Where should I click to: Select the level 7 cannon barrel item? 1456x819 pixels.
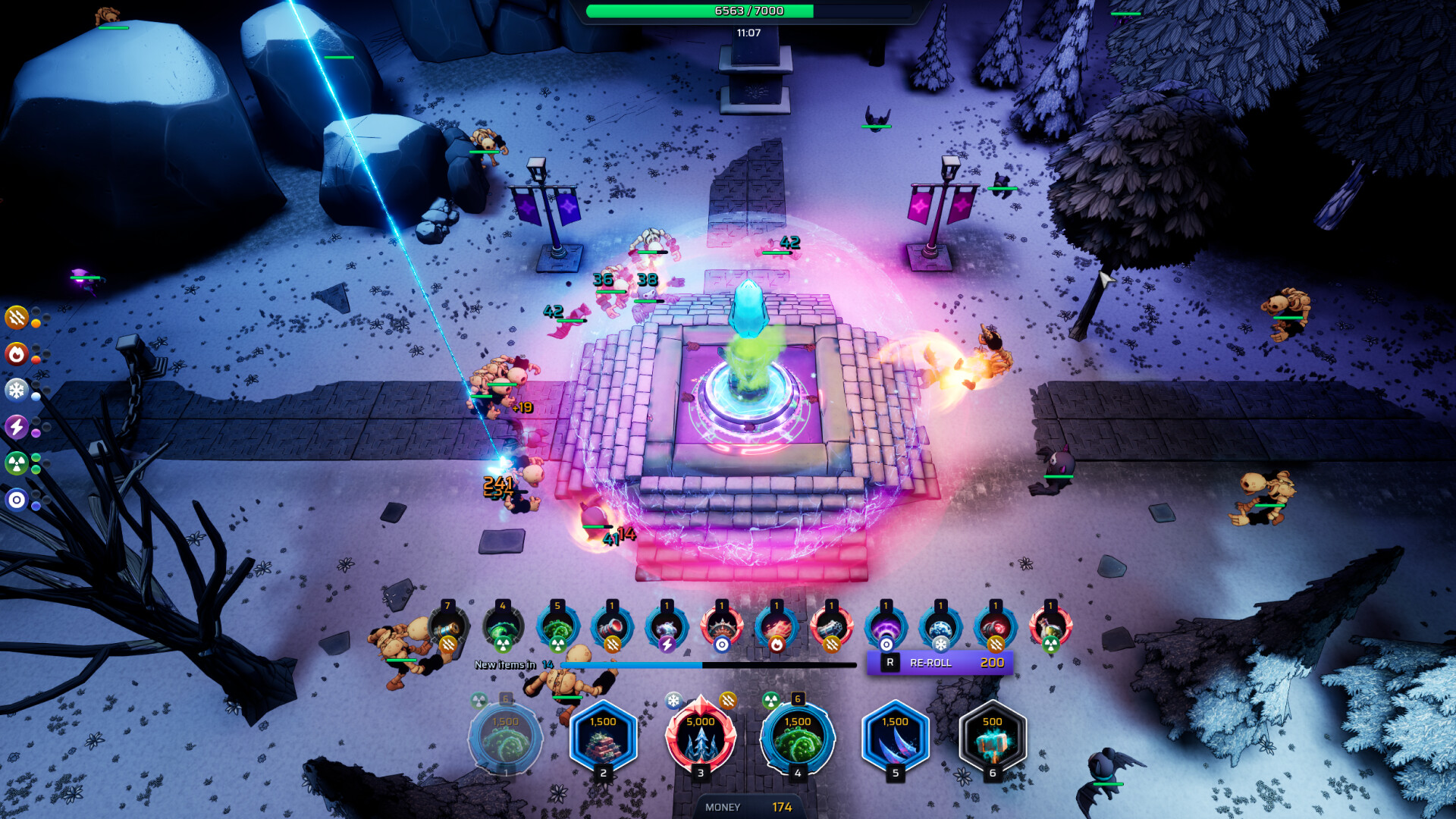(447, 628)
